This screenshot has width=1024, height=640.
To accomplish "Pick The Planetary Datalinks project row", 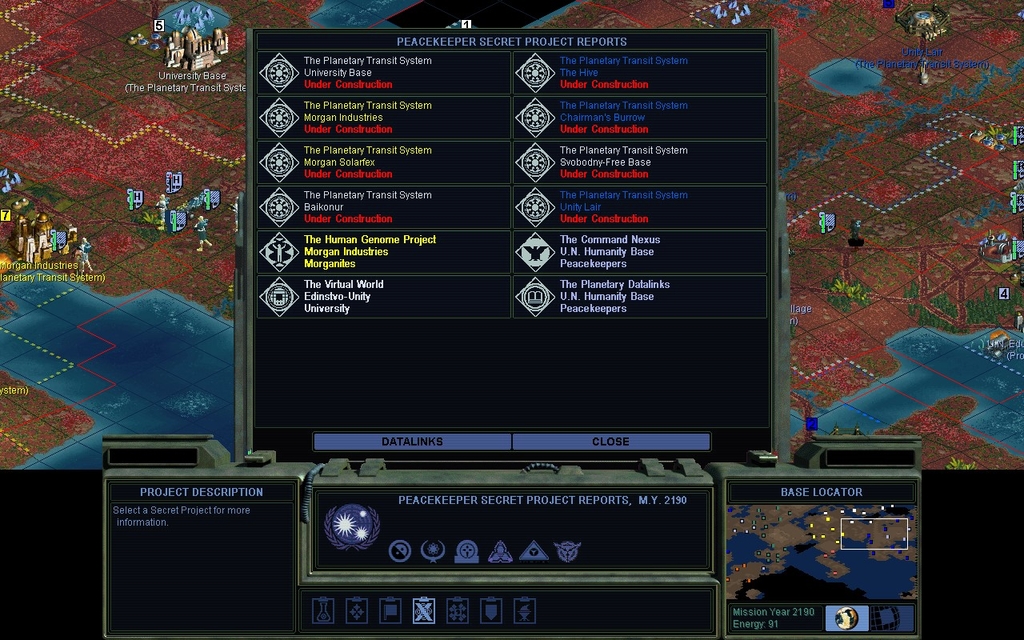I will (x=640, y=297).
